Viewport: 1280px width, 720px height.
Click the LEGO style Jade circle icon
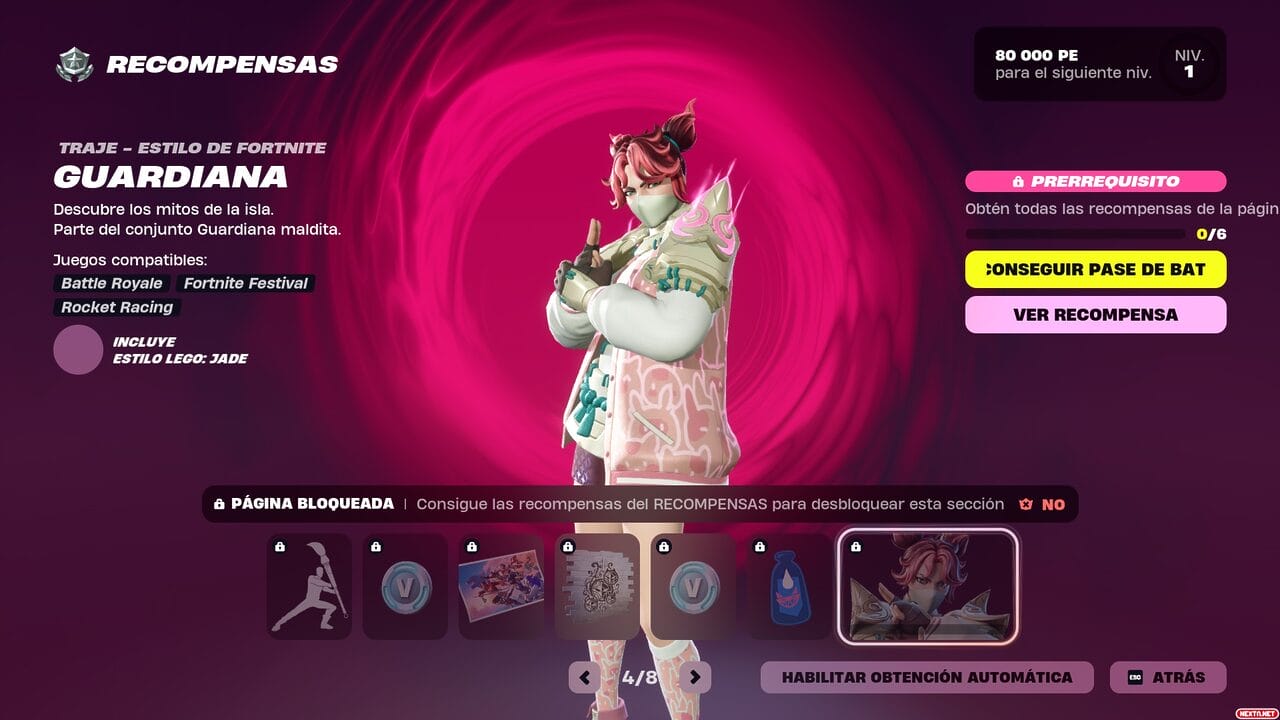pos(78,350)
